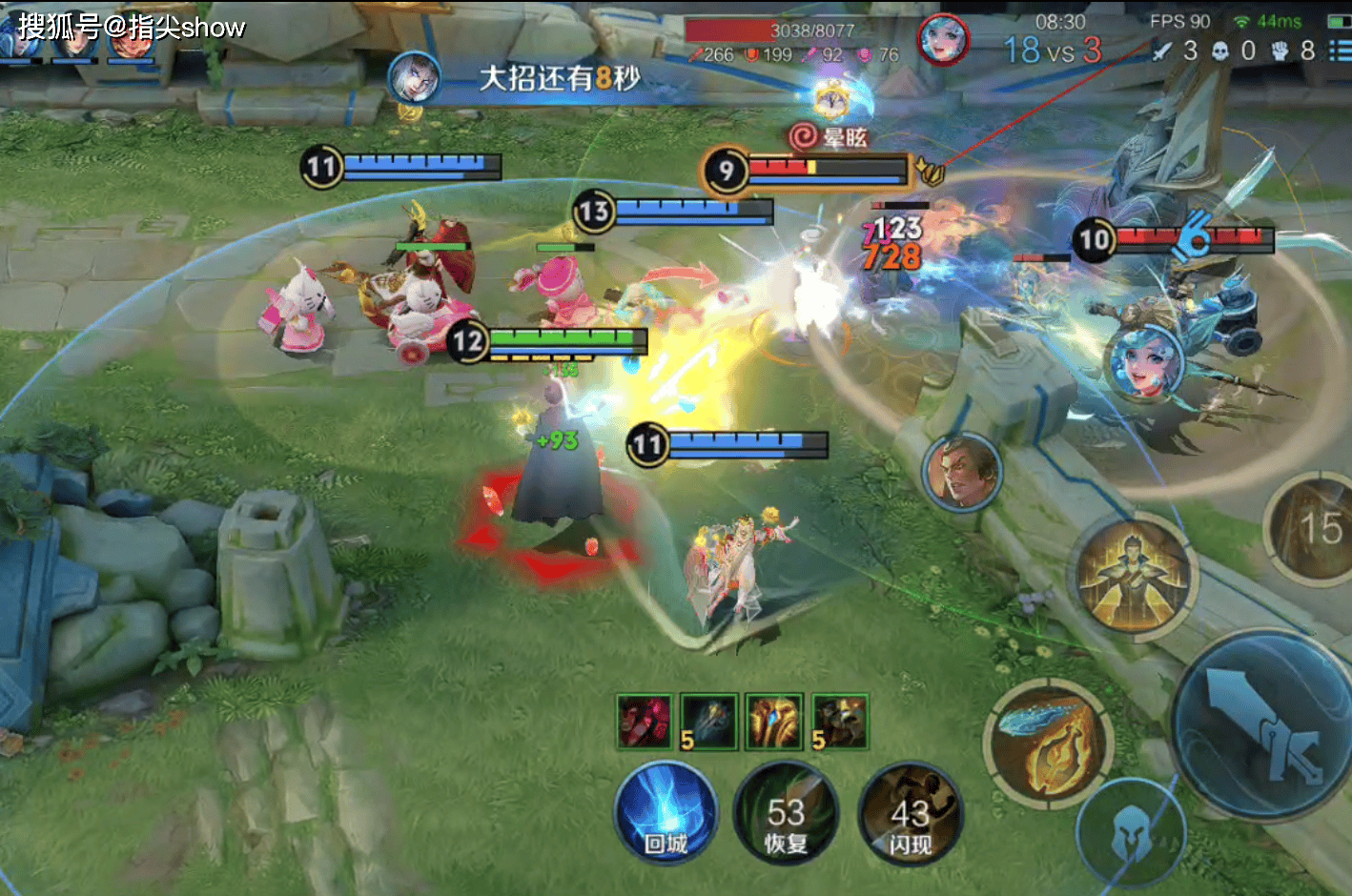Activate the flaming feather skill
The height and width of the screenshot is (896, 1352).
point(1048,743)
